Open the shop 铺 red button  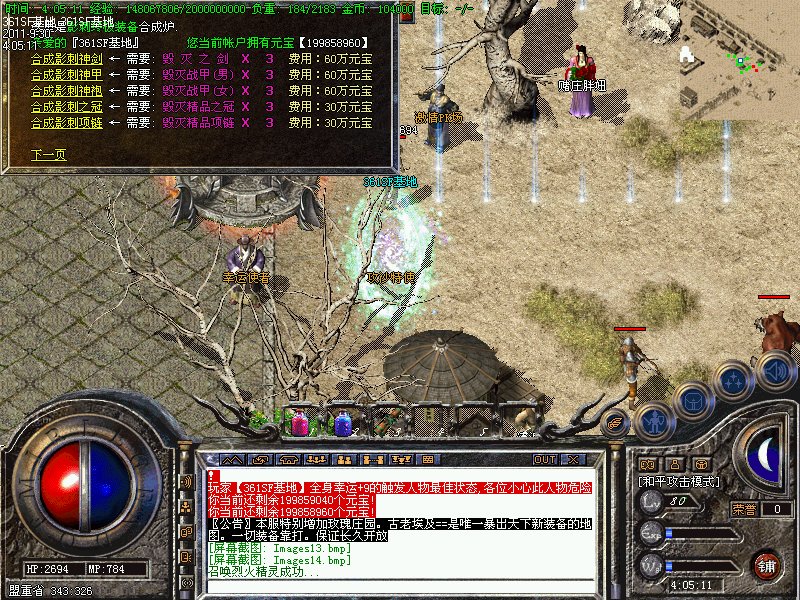767,565
